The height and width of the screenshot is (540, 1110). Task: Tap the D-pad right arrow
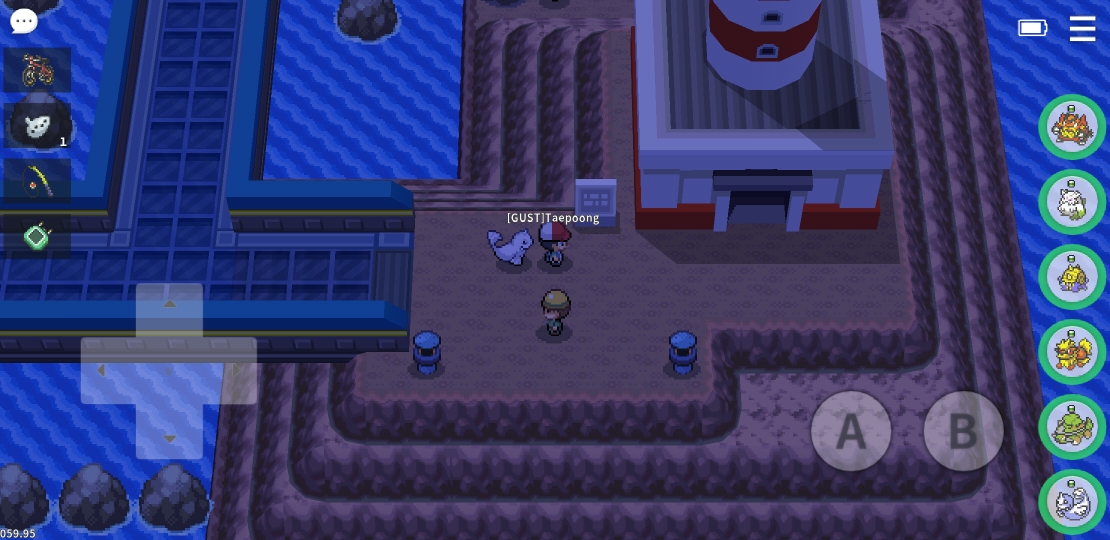234,371
